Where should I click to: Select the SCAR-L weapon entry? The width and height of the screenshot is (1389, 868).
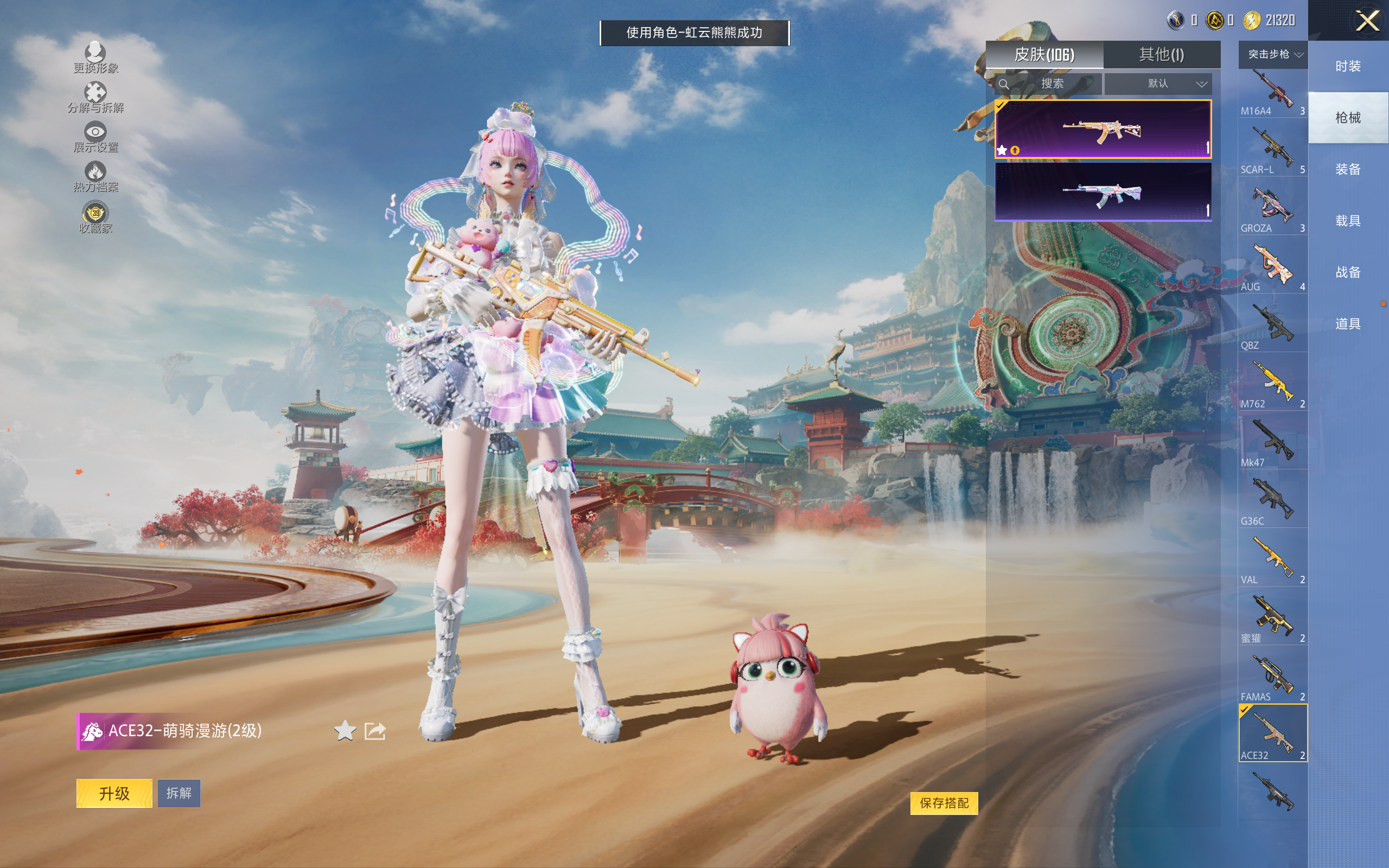click(1272, 151)
